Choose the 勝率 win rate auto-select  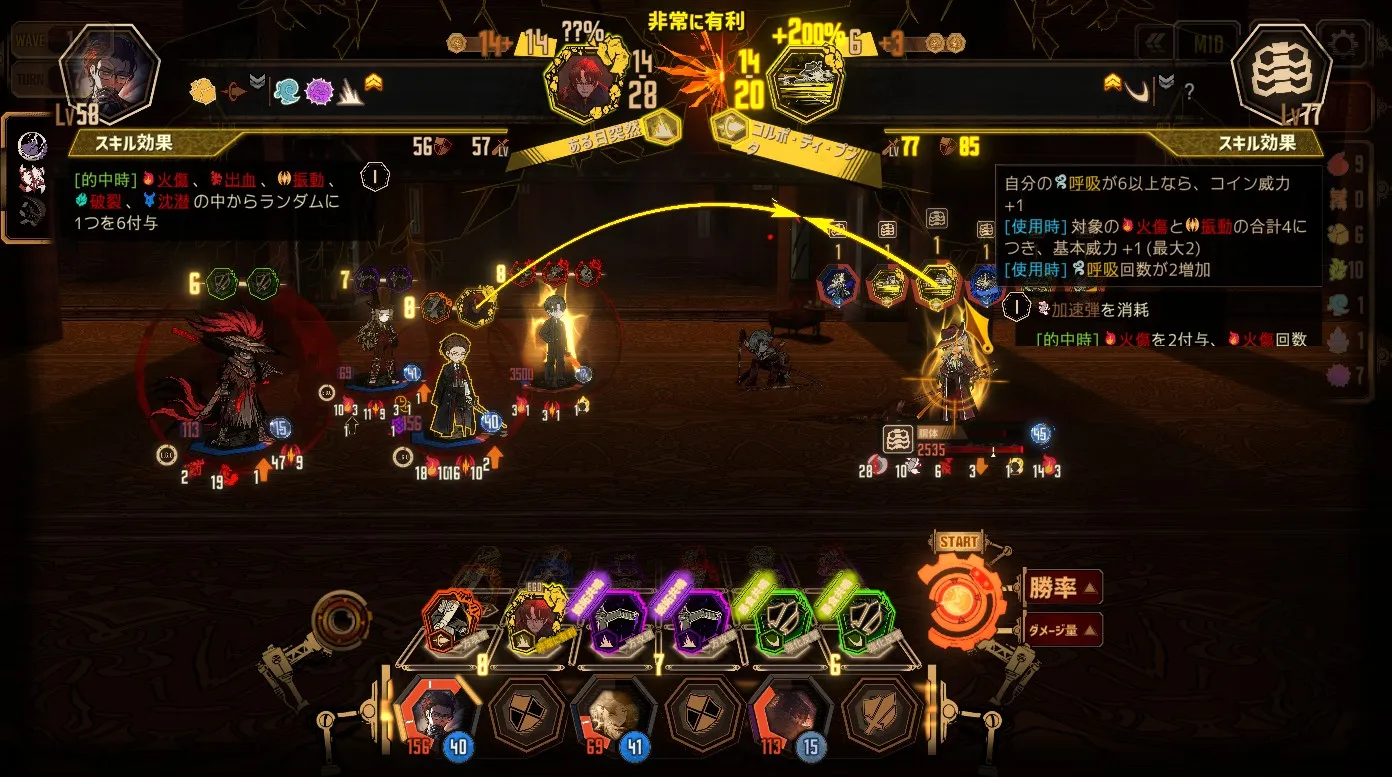pyautogui.click(x=1063, y=587)
